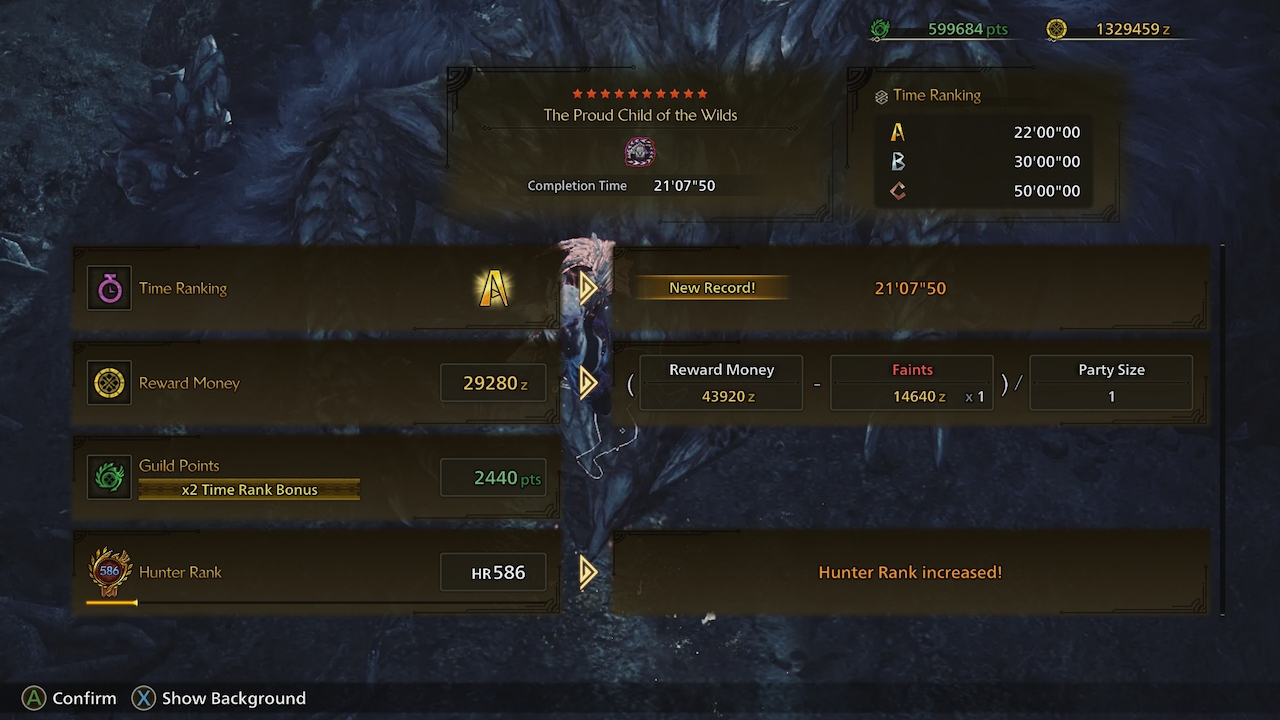Click the arrow beside the Reward Money row
The height and width of the screenshot is (720, 1280).
(x=588, y=383)
